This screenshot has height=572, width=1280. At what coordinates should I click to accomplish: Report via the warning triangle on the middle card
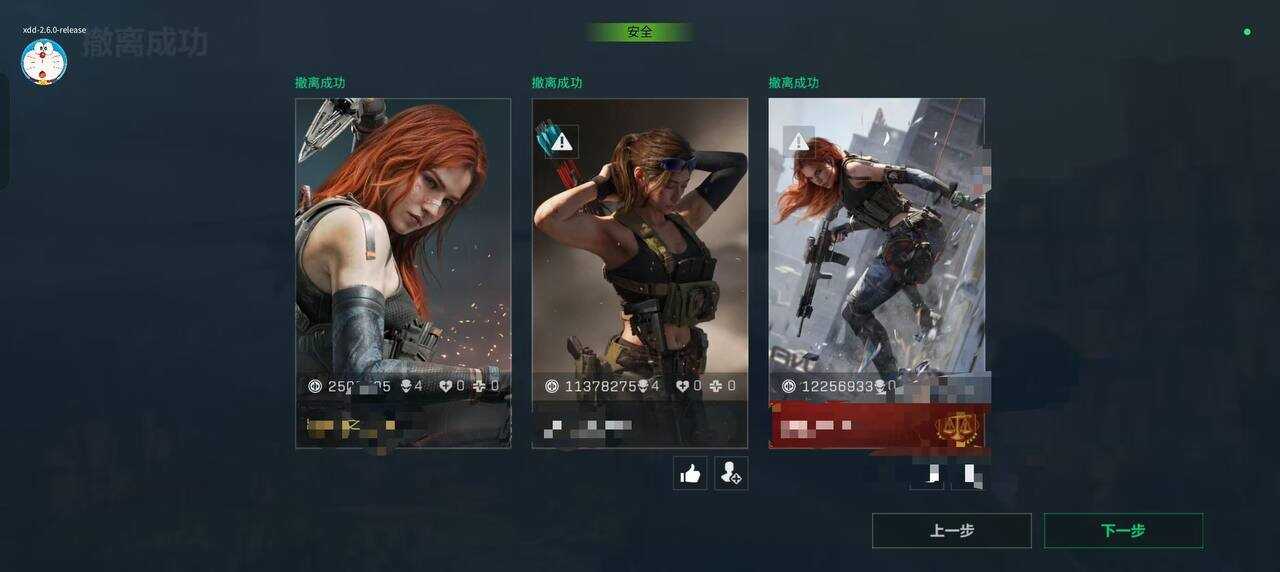562,142
